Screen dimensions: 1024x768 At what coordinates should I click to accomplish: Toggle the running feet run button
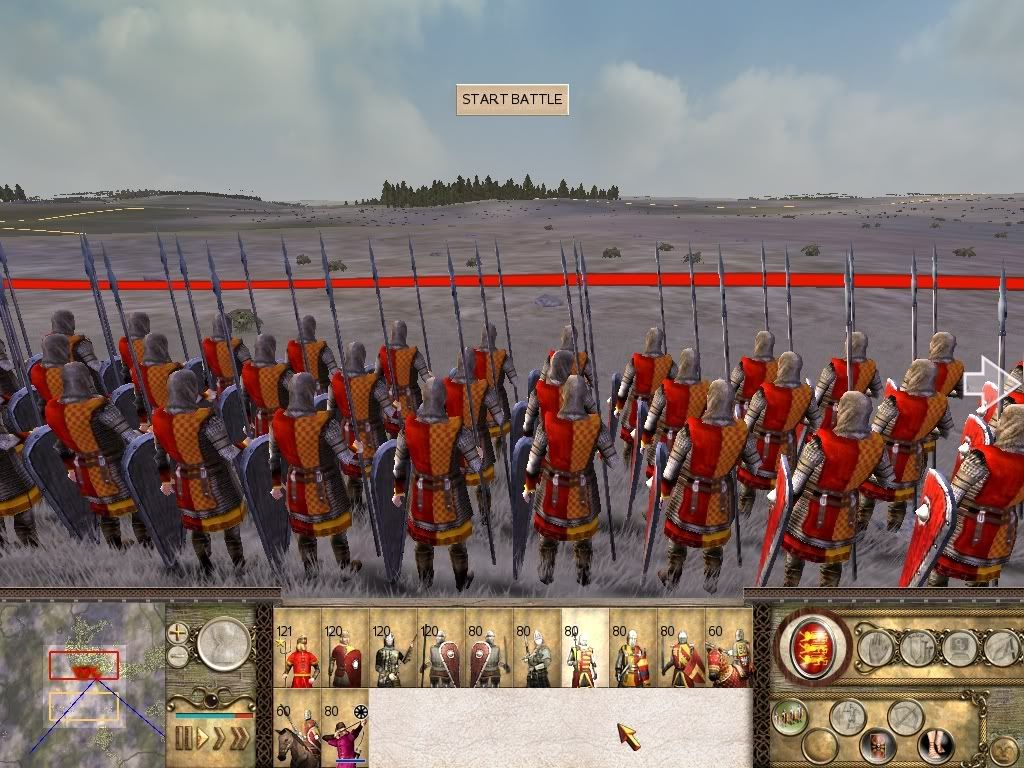pyautogui.click(x=936, y=745)
